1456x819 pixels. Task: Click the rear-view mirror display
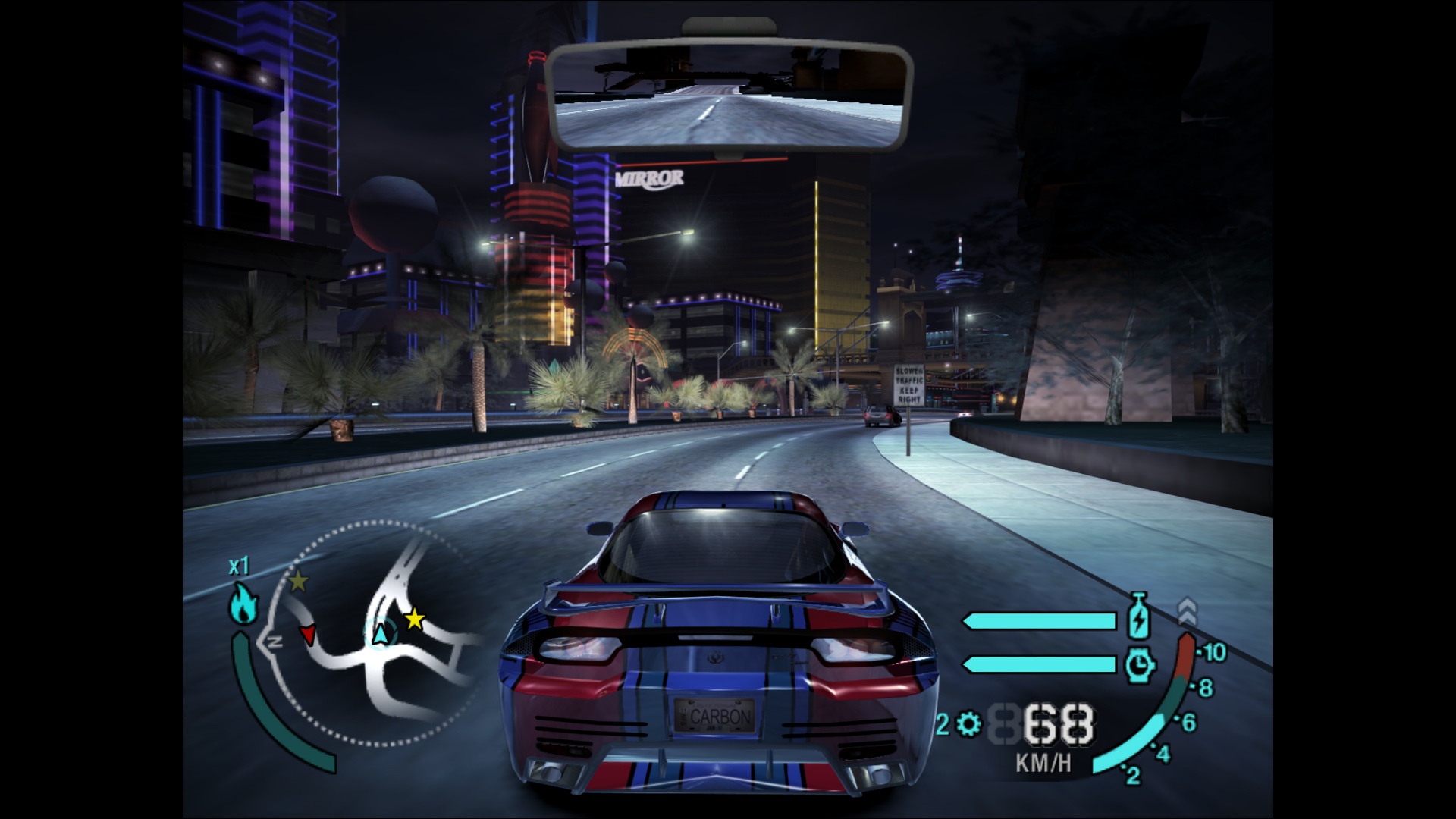coord(729,95)
